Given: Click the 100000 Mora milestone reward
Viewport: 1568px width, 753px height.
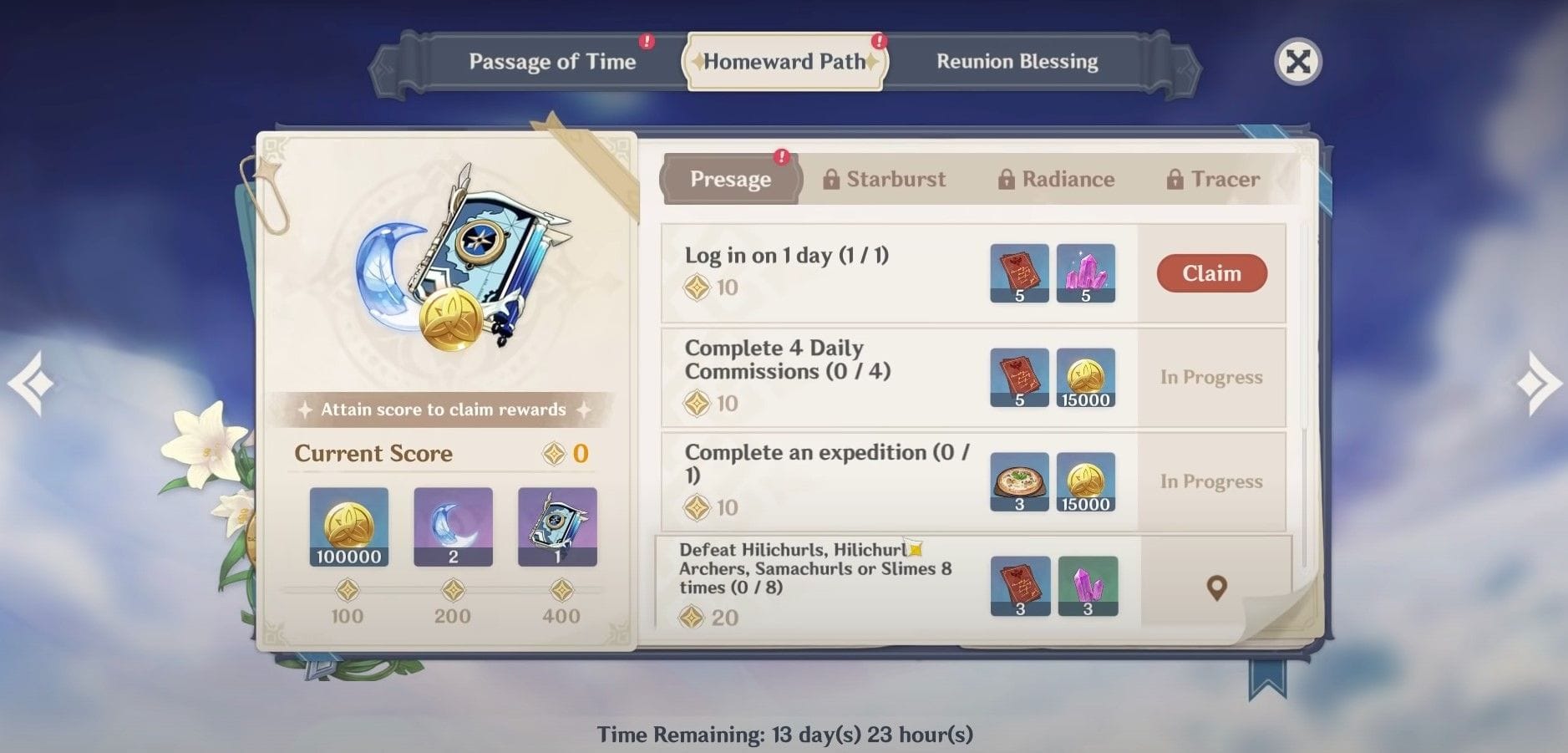Looking at the screenshot, I should 348,528.
